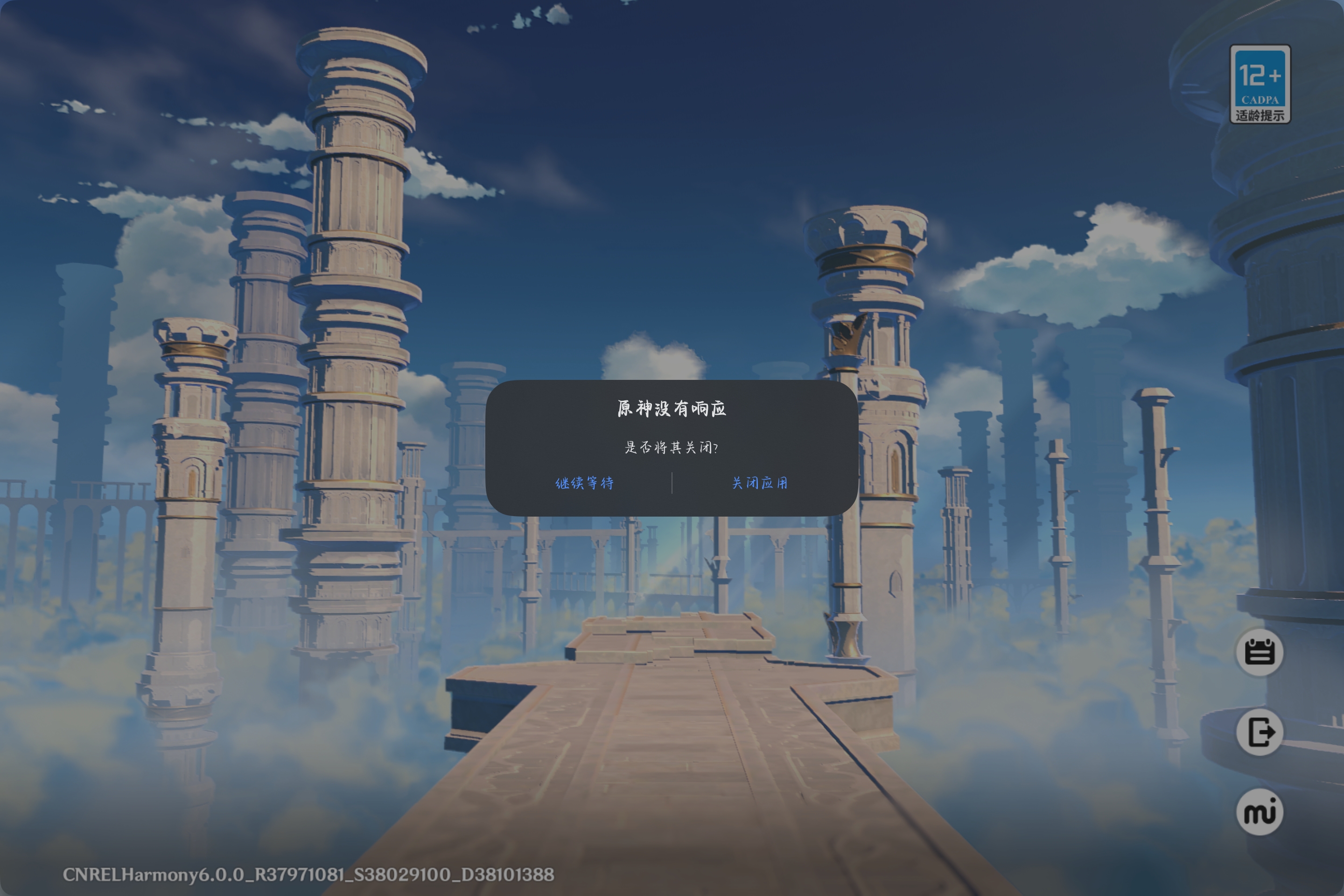Open the 12+ CADPA age rating notice
This screenshot has height=896, width=1344.
coord(1260,84)
